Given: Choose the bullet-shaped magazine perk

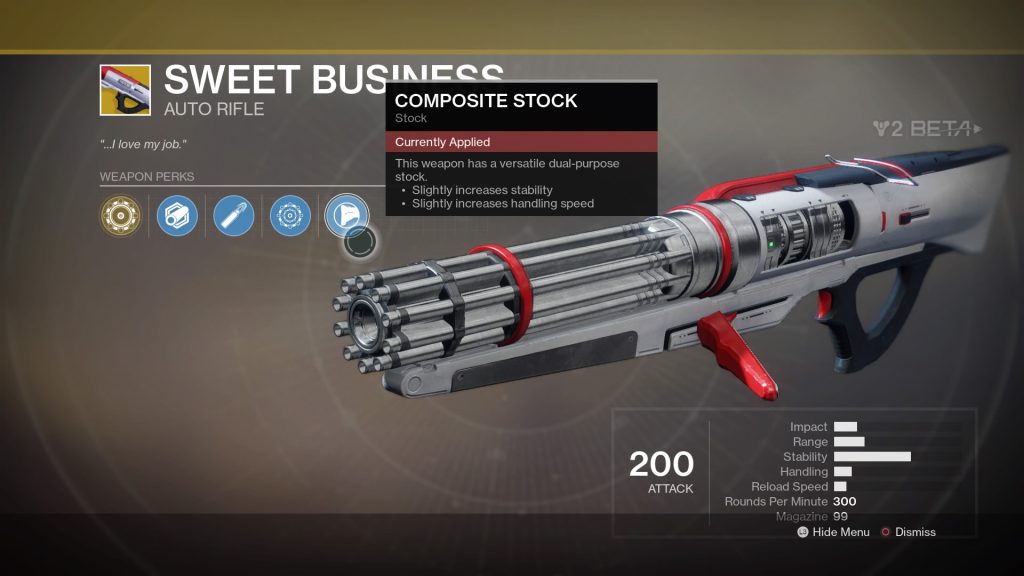Looking at the screenshot, I should point(234,215).
